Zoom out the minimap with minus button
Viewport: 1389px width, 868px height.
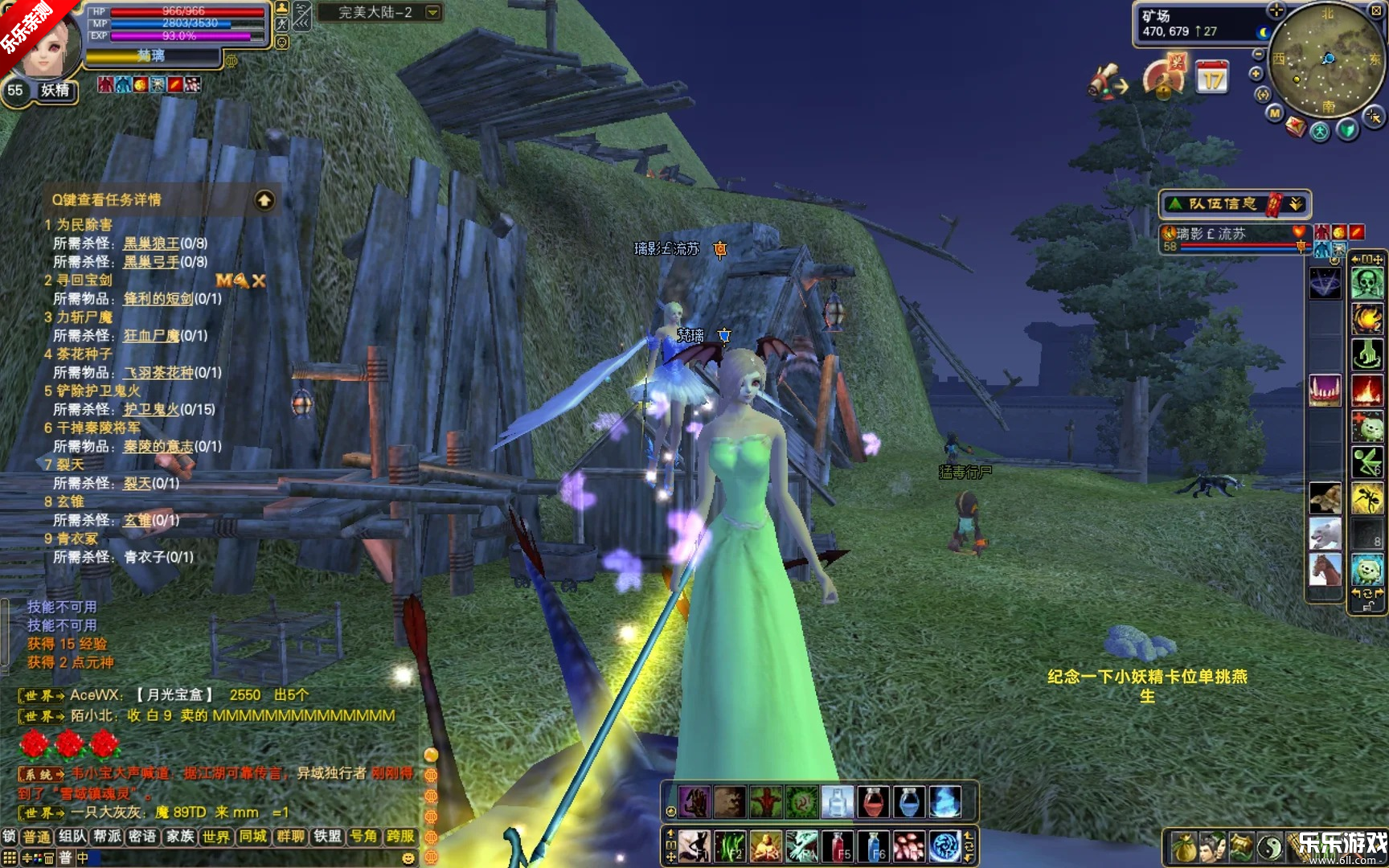click(1258, 54)
